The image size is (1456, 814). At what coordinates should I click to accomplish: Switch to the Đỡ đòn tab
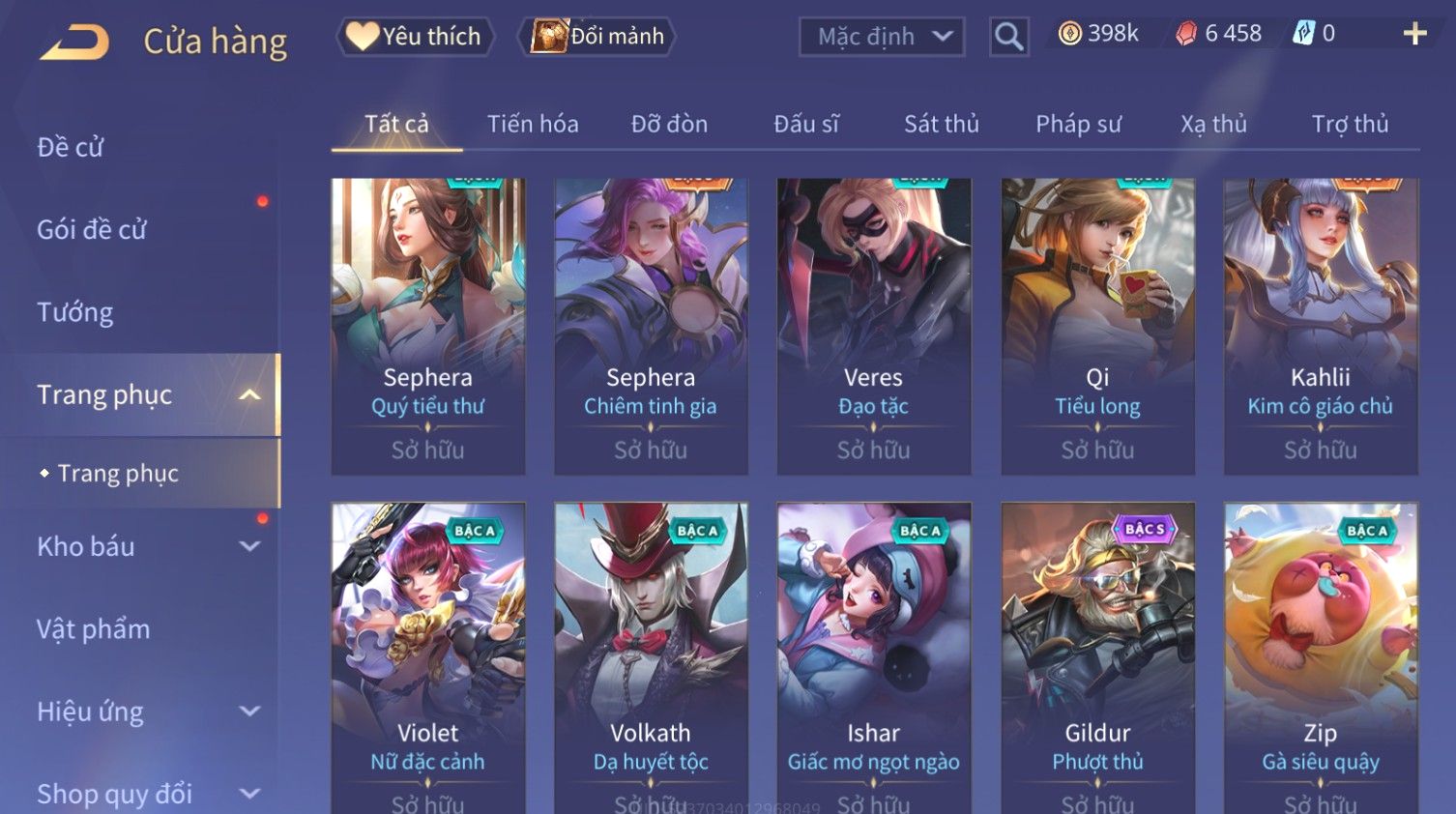point(669,124)
